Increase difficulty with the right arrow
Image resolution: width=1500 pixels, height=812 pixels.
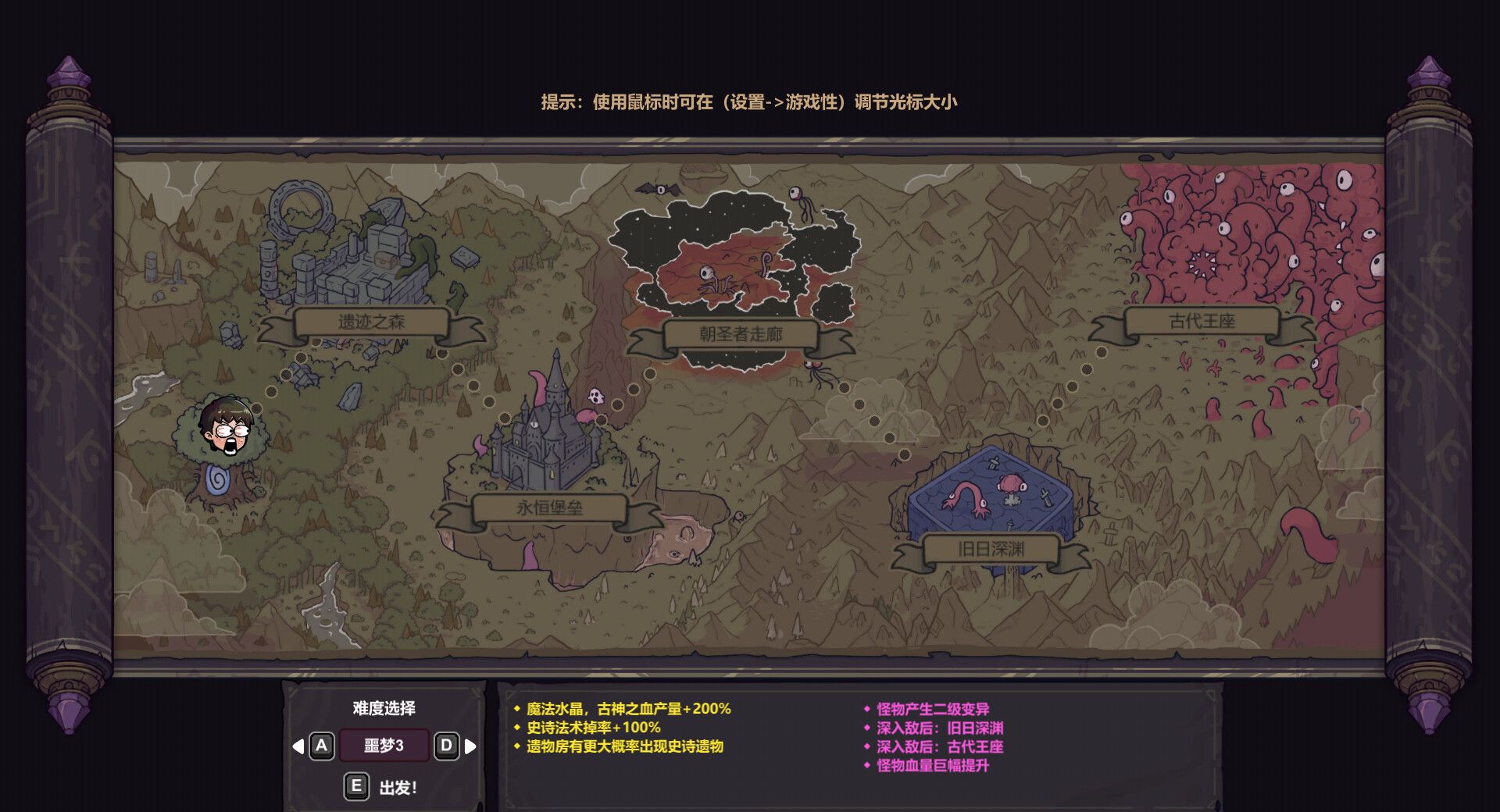[x=470, y=746]
